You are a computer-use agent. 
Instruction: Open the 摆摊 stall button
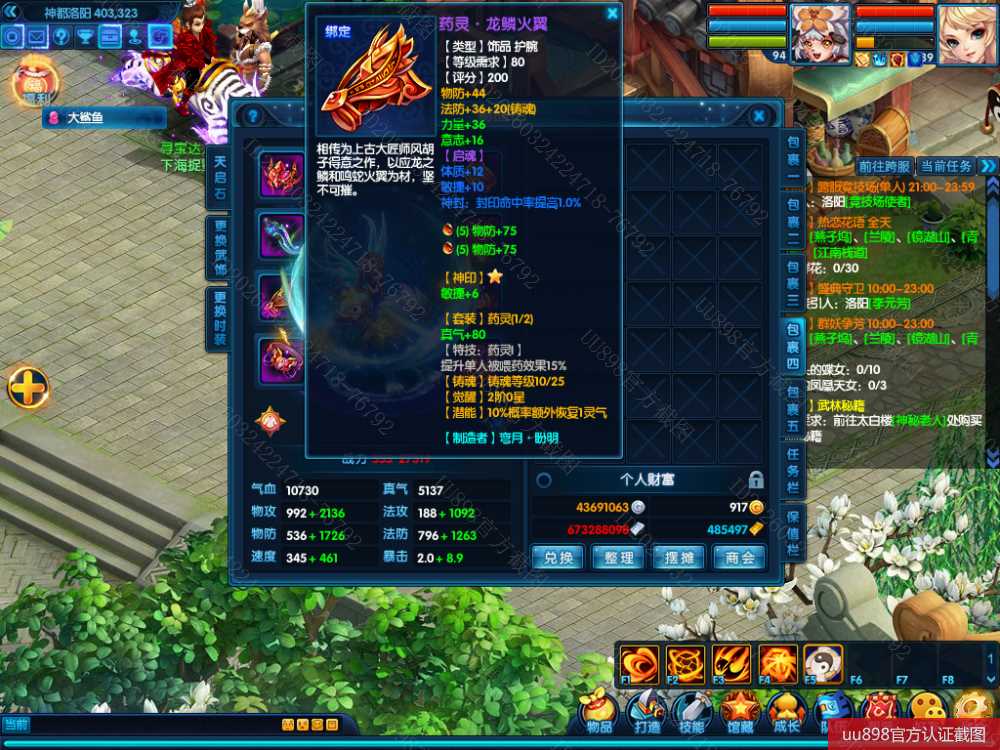[679, 558]
